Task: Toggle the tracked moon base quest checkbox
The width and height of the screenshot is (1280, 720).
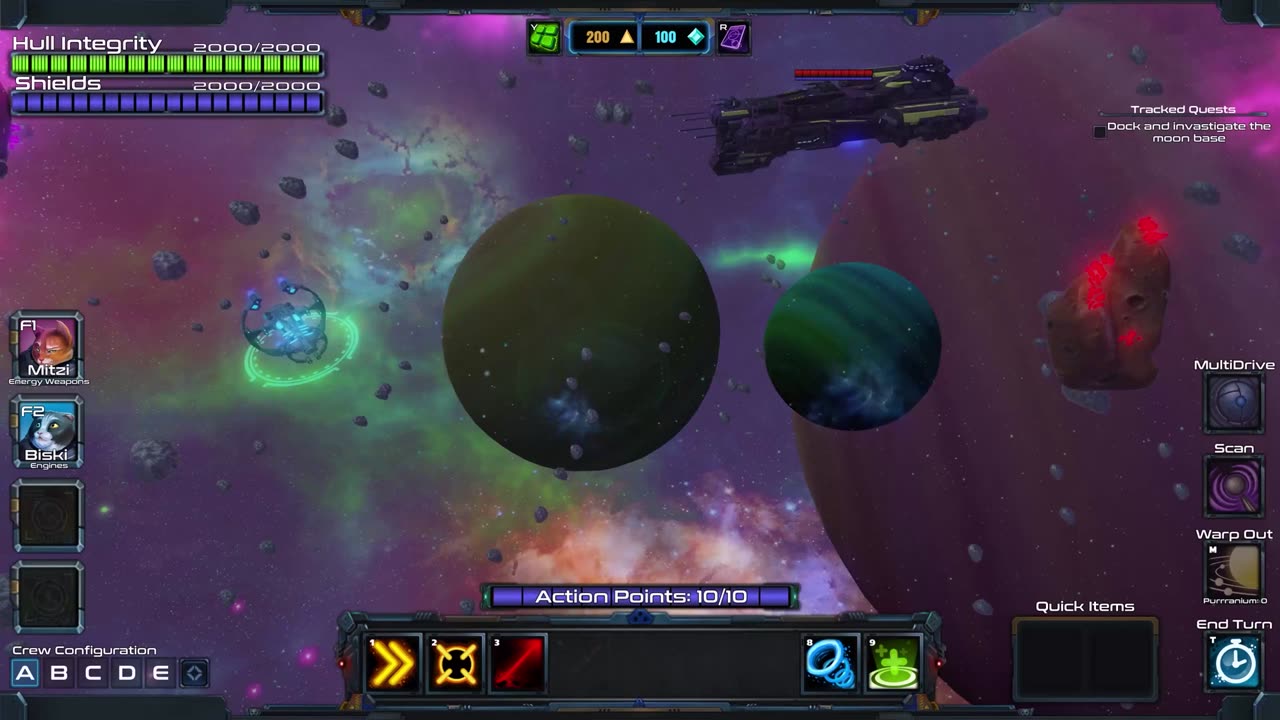Action: pyautogui.click(x=1100, y=132)
